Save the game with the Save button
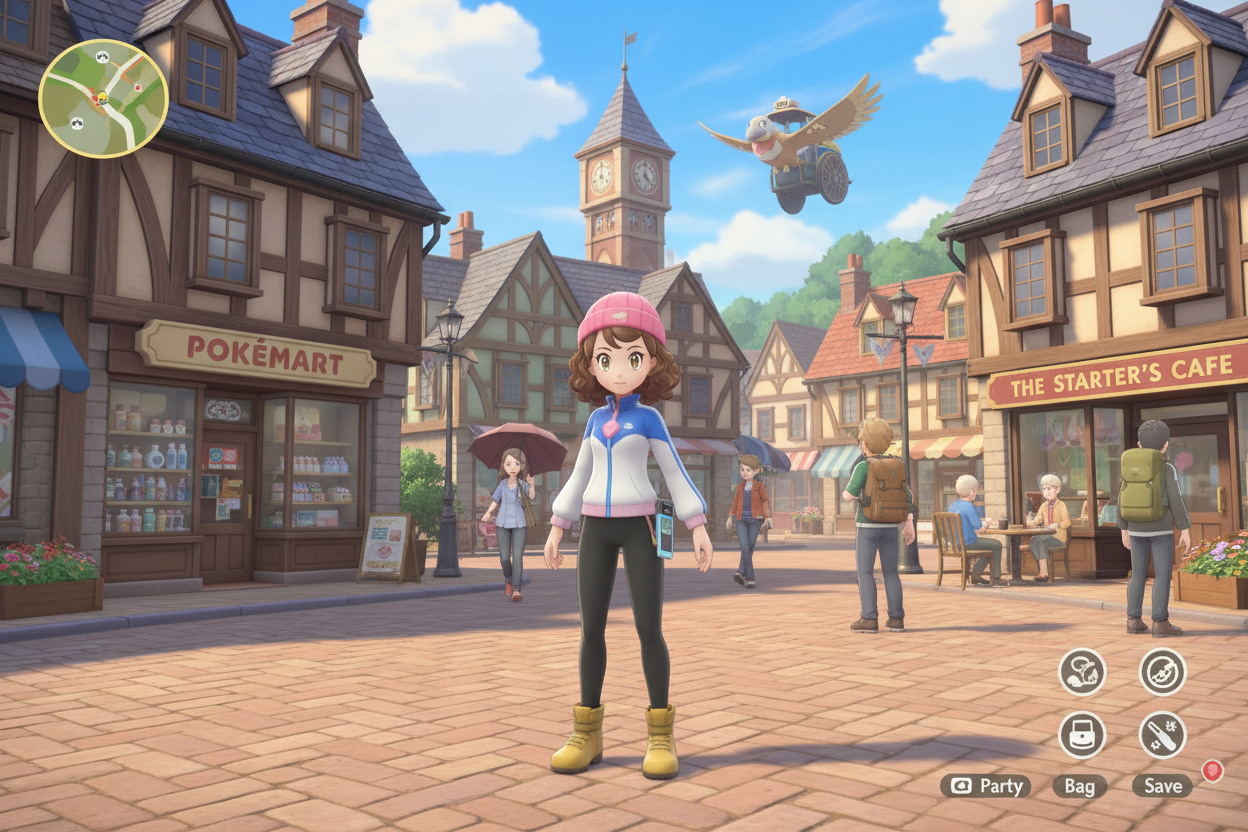Screen dimensions: 1248x832 (x=1162, y=786)
